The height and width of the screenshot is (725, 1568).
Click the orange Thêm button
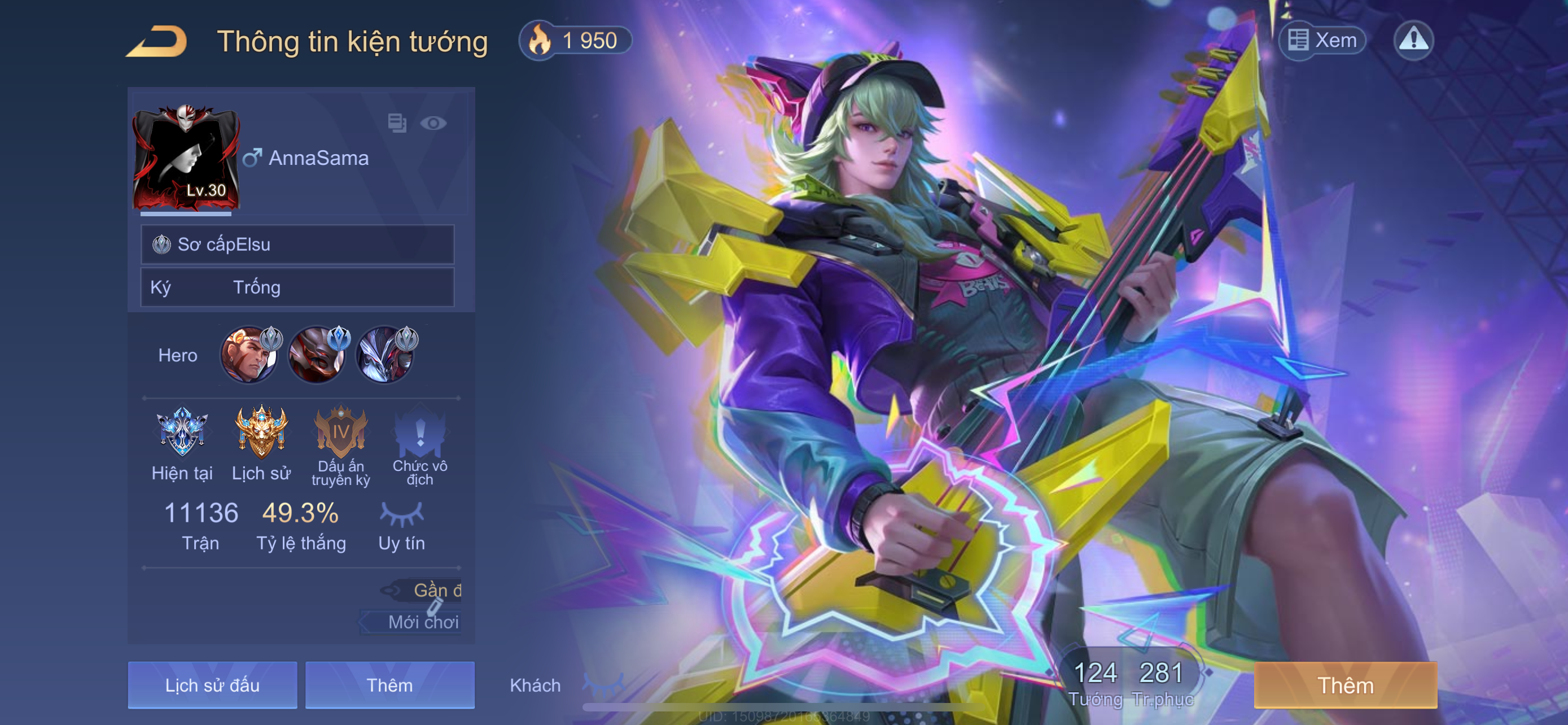click(x=1345, y=685)
